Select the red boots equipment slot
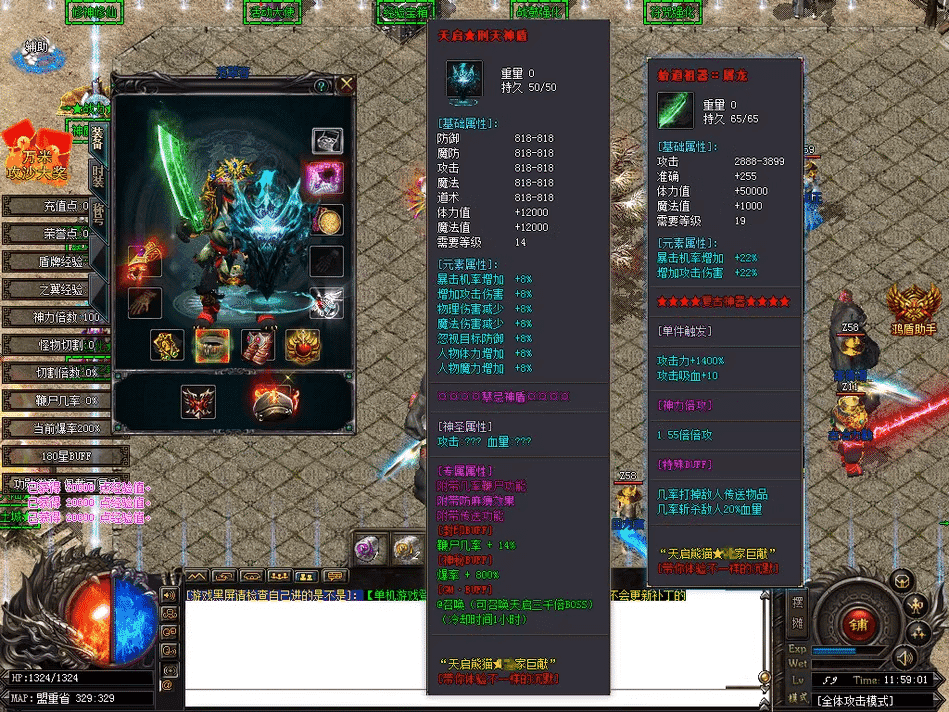 [259, 346]
